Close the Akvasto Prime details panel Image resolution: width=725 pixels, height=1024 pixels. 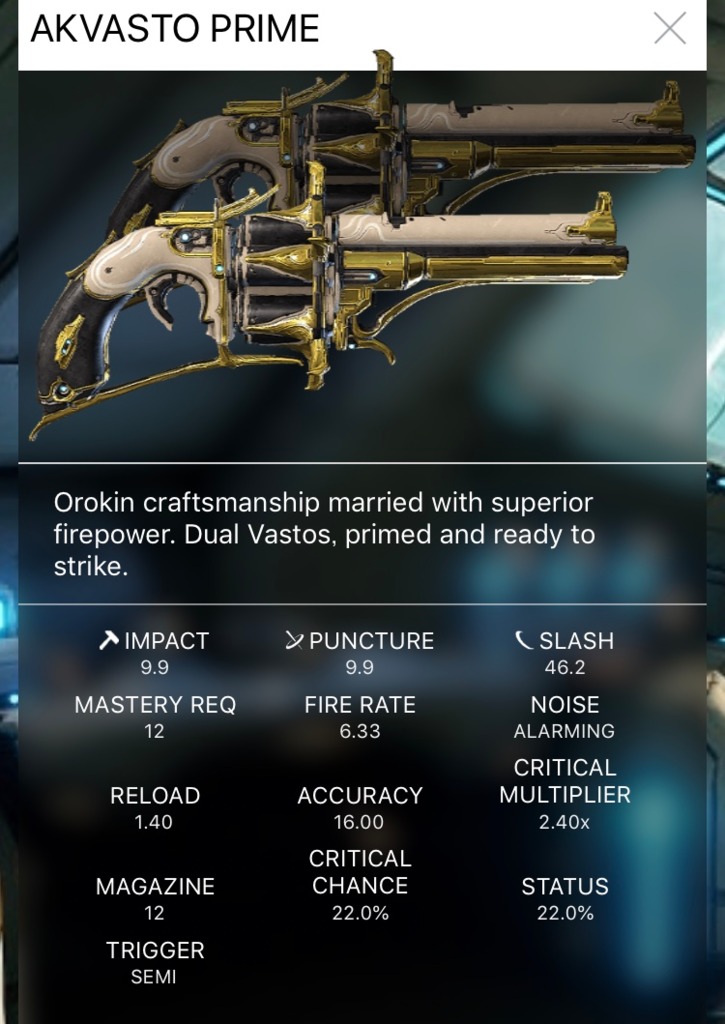[669, 29]
